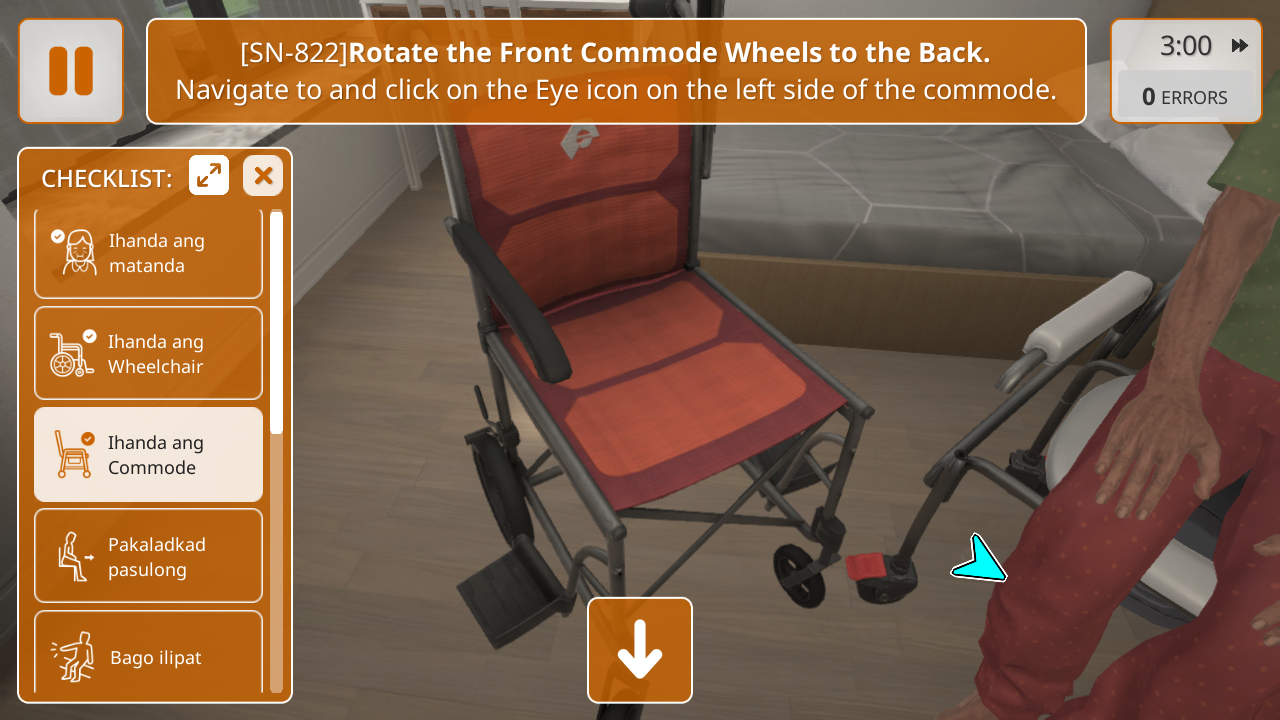This screenshot has width=1280, height=720.
Task: Fast-forward the timer with the double arrow
Action: click(1240, 46)
